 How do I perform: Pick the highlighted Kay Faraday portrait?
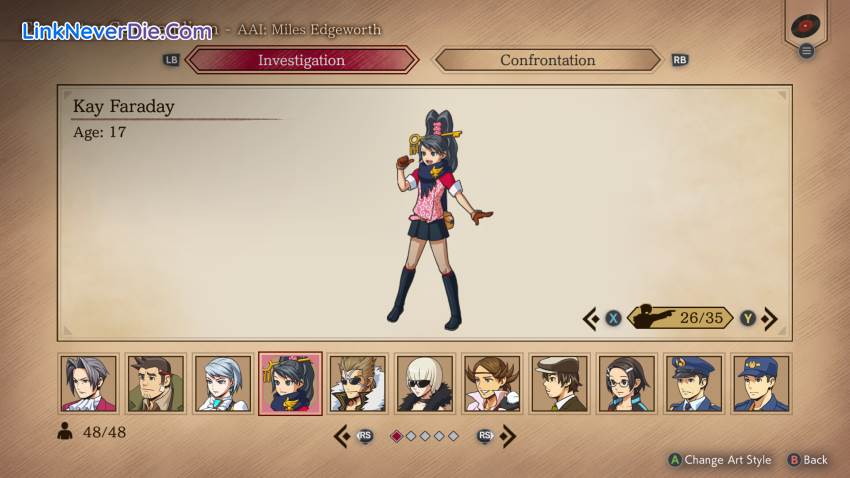[x=290, y=383]
